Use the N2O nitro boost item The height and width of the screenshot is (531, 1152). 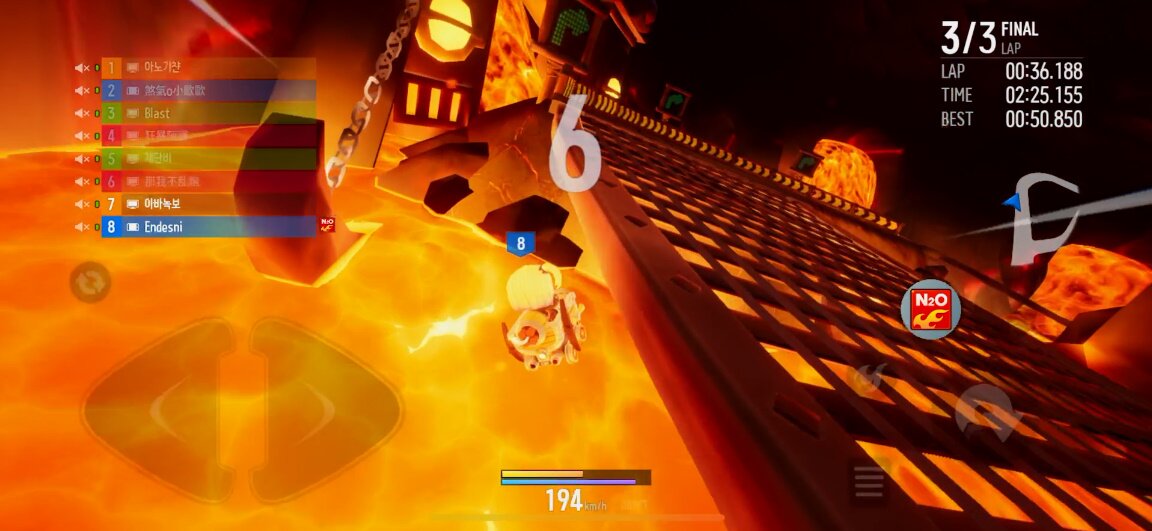pyautogui.click(x=930, y=308)
